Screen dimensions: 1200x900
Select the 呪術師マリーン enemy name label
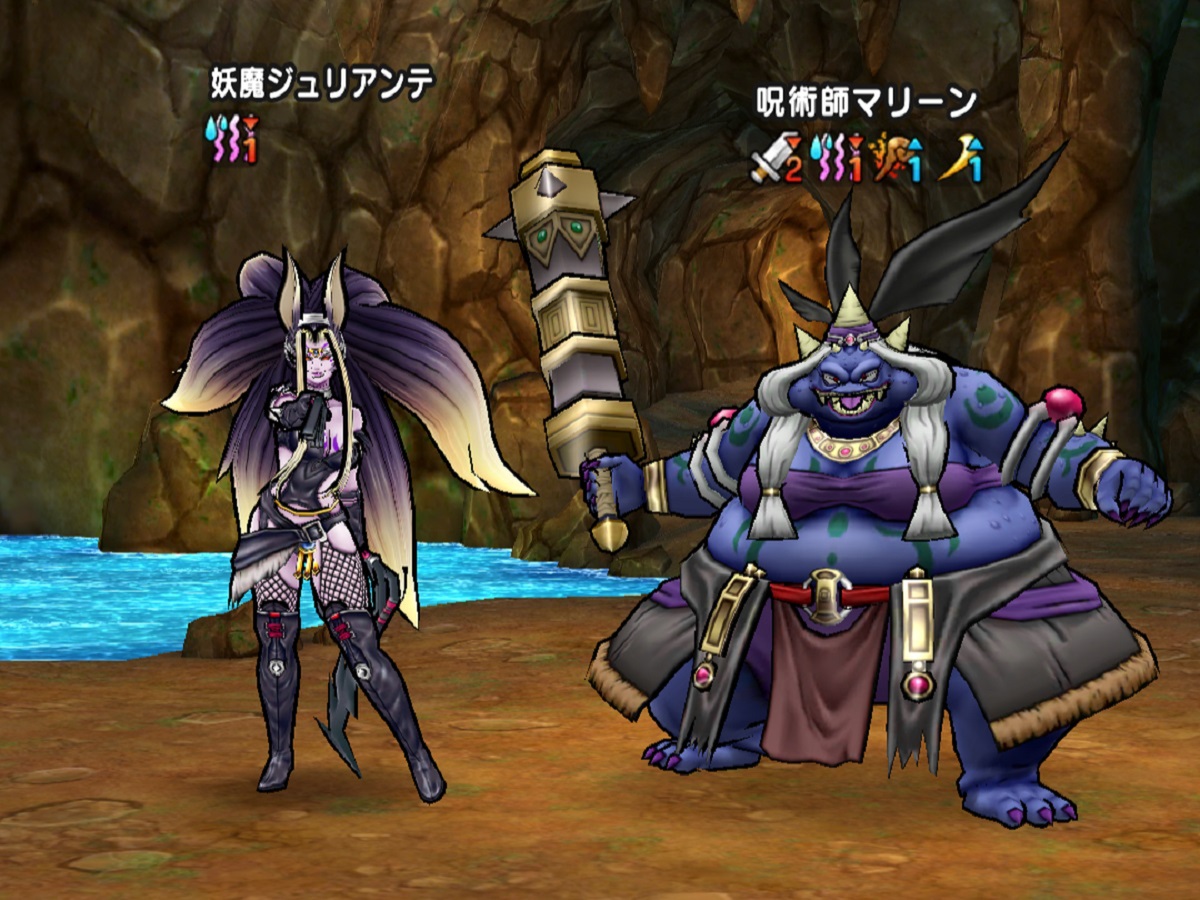(x=865, y=103)
